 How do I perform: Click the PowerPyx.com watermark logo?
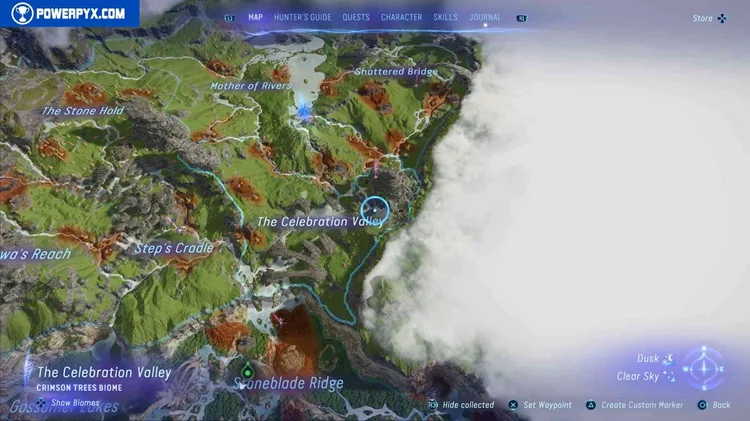coord(69,13)
